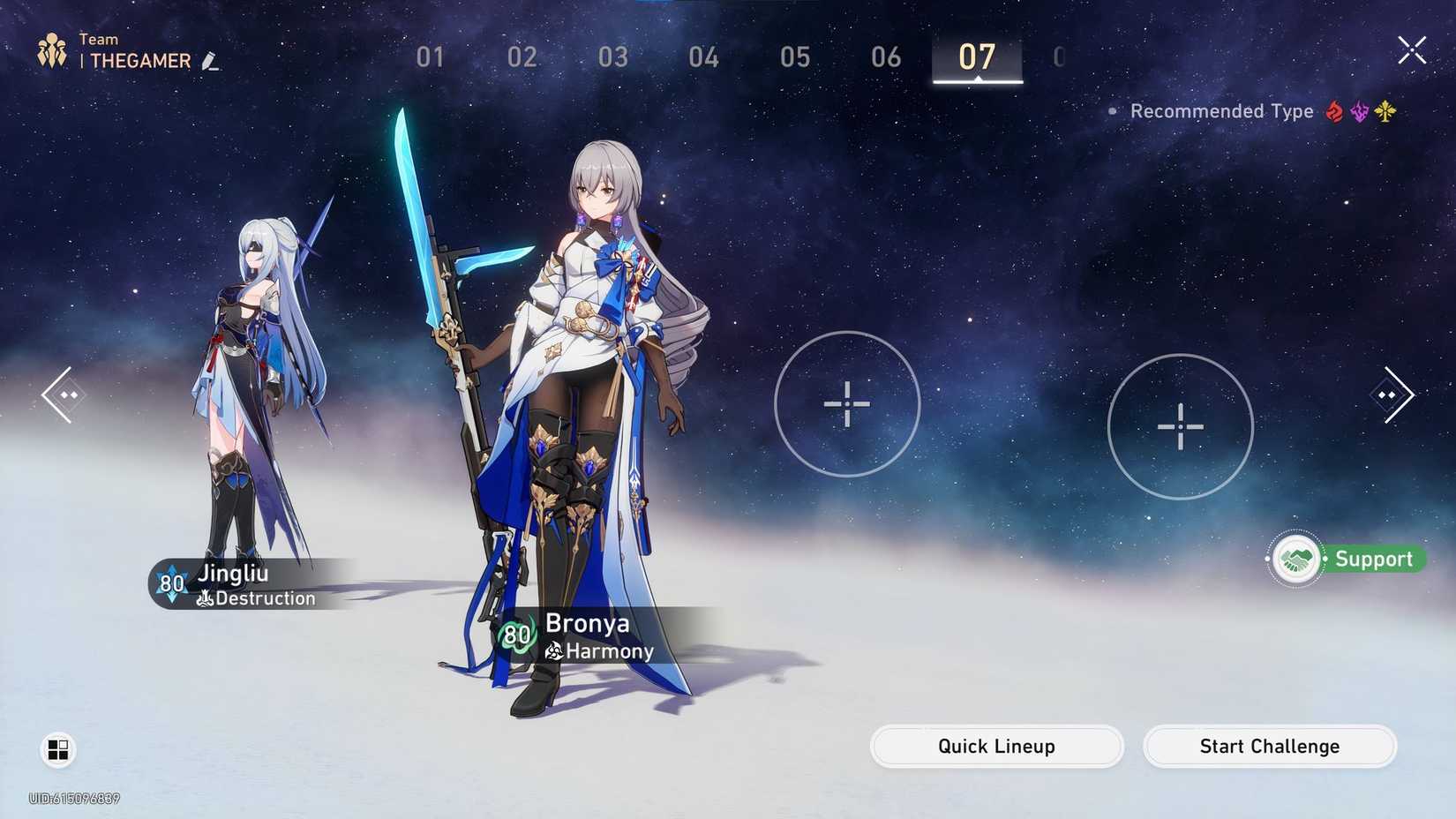Tap the grid menu icon above the UID

point(58,749)
